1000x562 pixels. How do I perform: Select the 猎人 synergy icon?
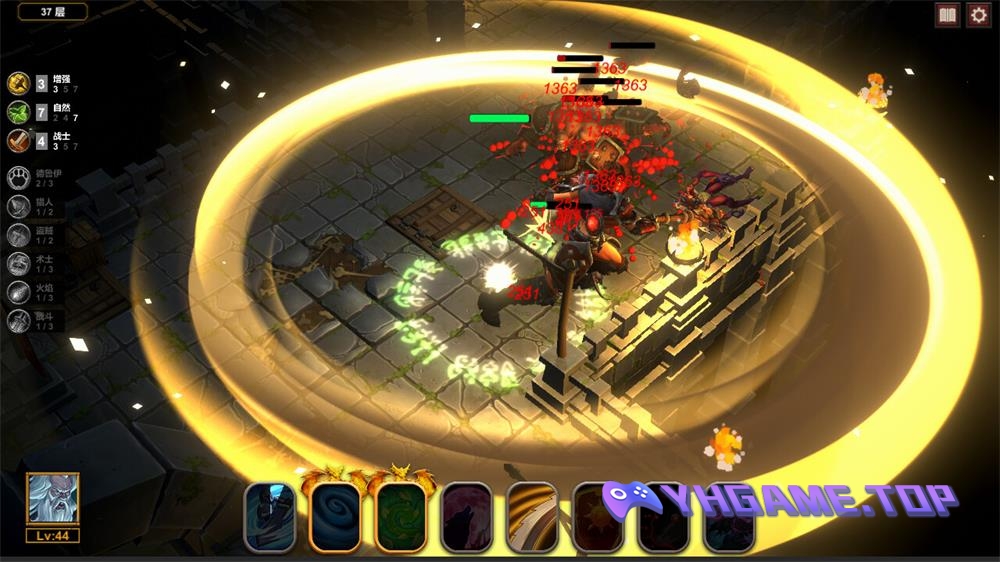[19, 206]
